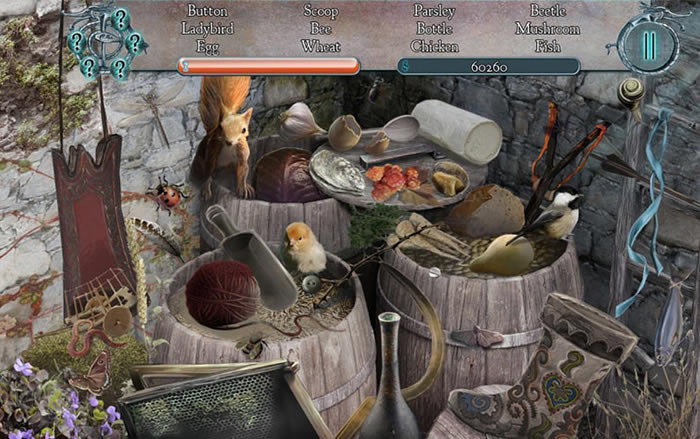Use the question-mark hint button
This screenshot has height=439, width=700.
(x=103, y=42)
